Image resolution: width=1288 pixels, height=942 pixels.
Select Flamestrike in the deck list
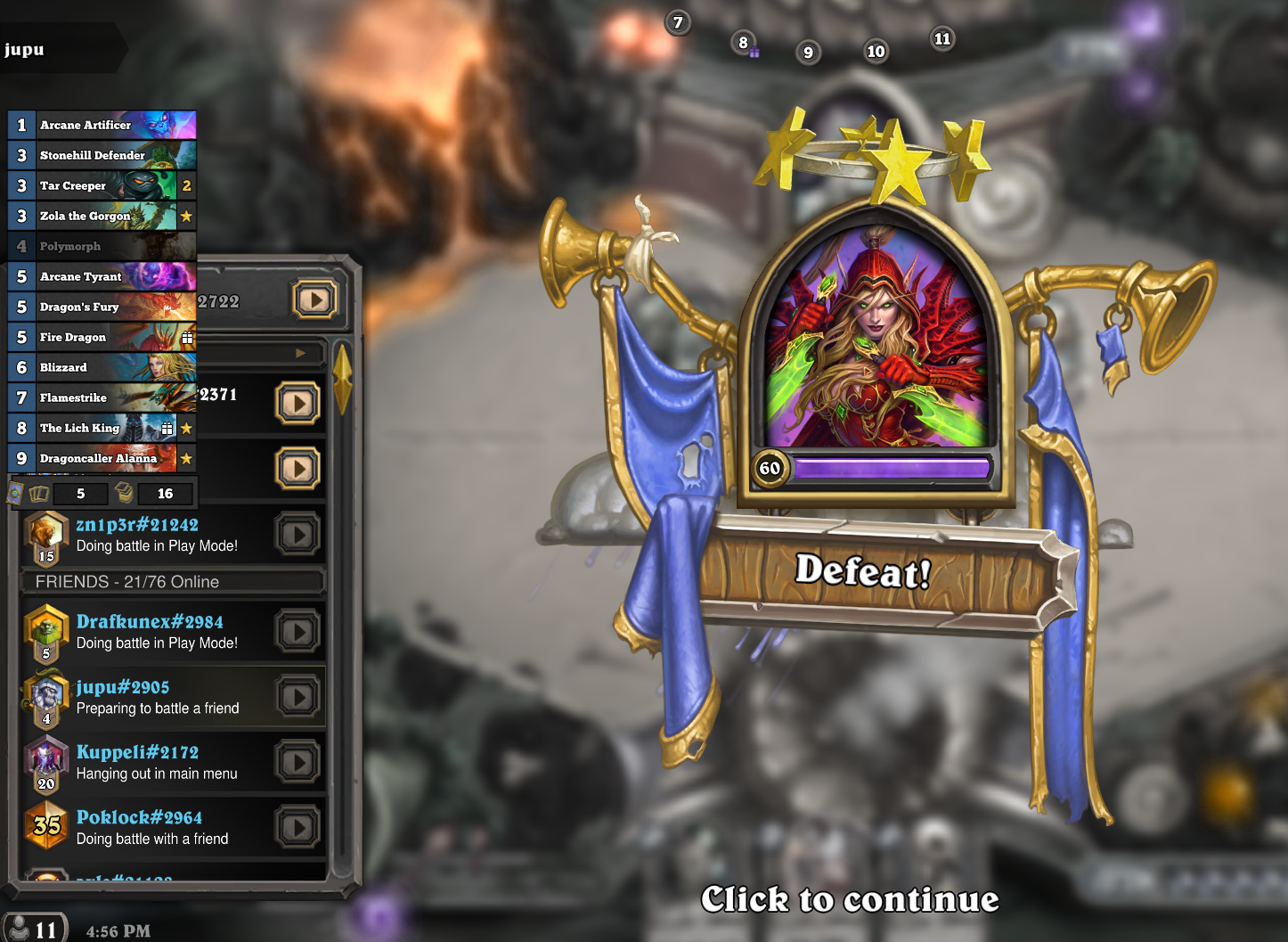coord(102,397)
